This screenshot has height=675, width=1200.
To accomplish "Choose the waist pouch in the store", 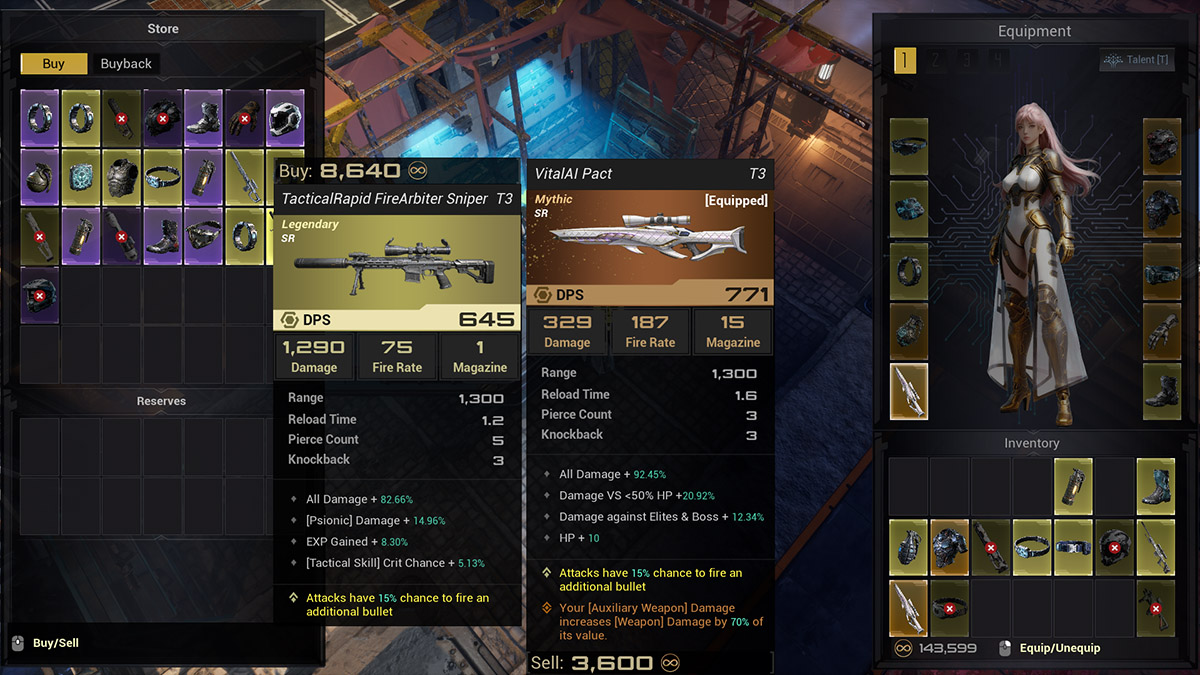I will click(x=203, y=233).
